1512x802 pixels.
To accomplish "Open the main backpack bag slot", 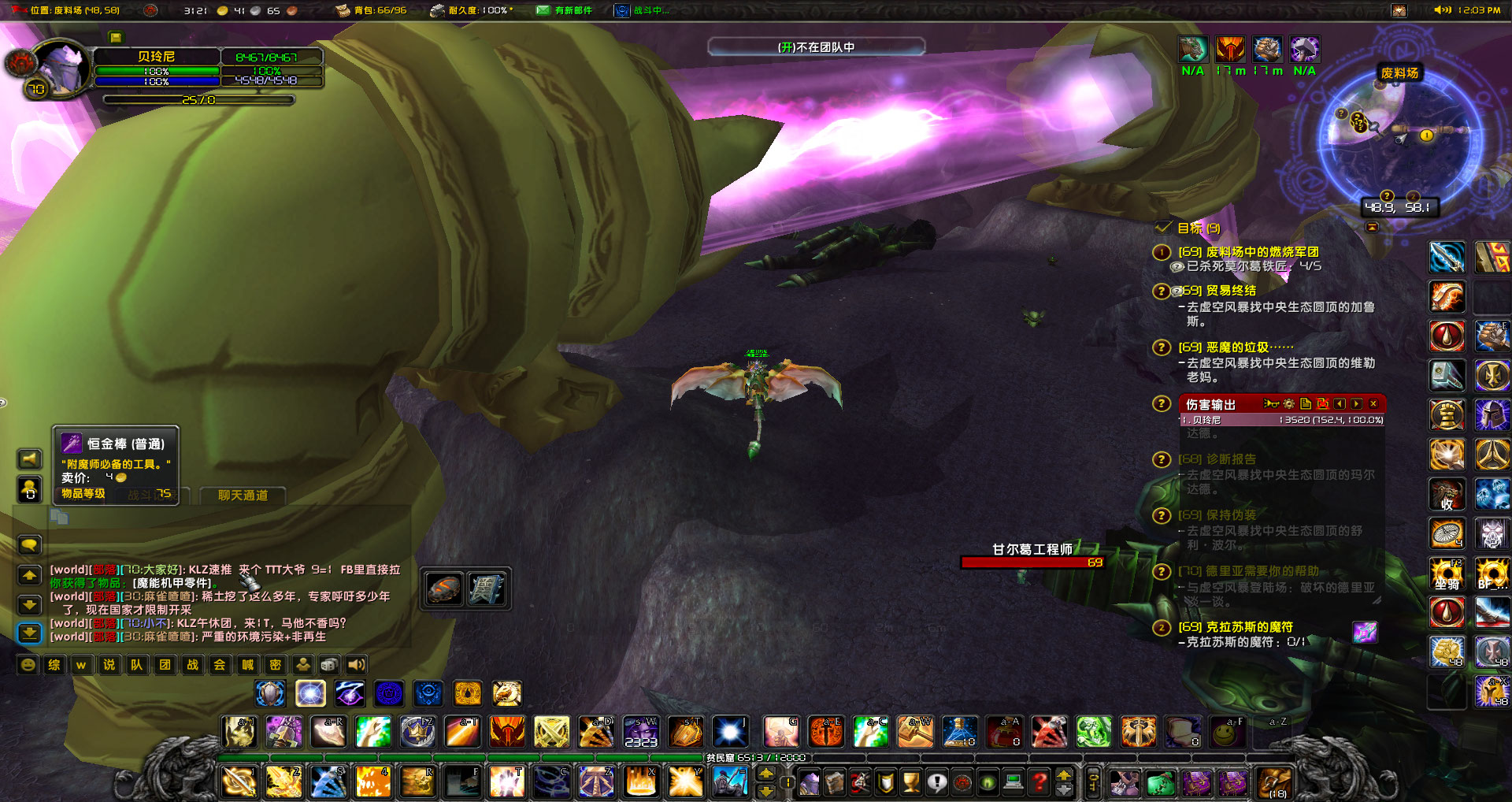I will click(1275, 781).
